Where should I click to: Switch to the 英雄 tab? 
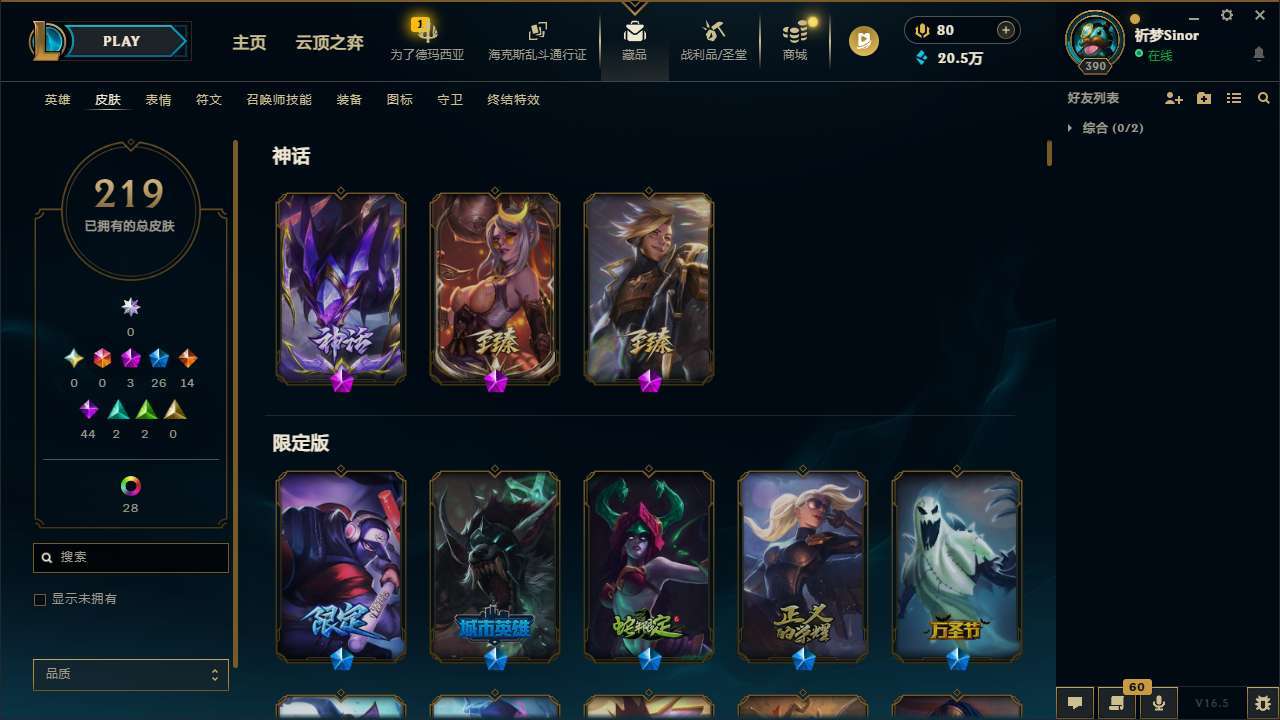(x=57, y=100)
